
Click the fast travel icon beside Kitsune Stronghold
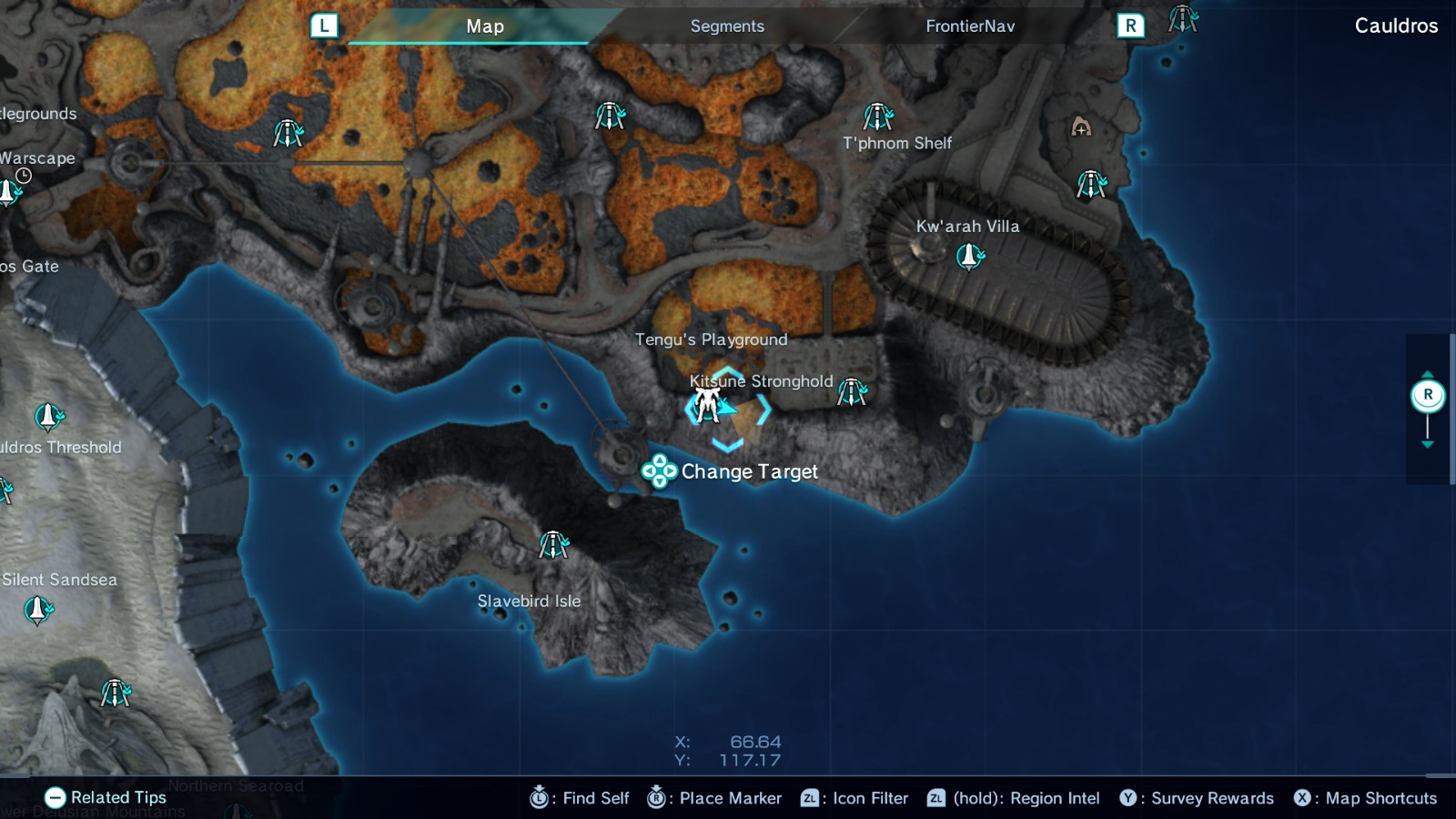tap(852, 391)
